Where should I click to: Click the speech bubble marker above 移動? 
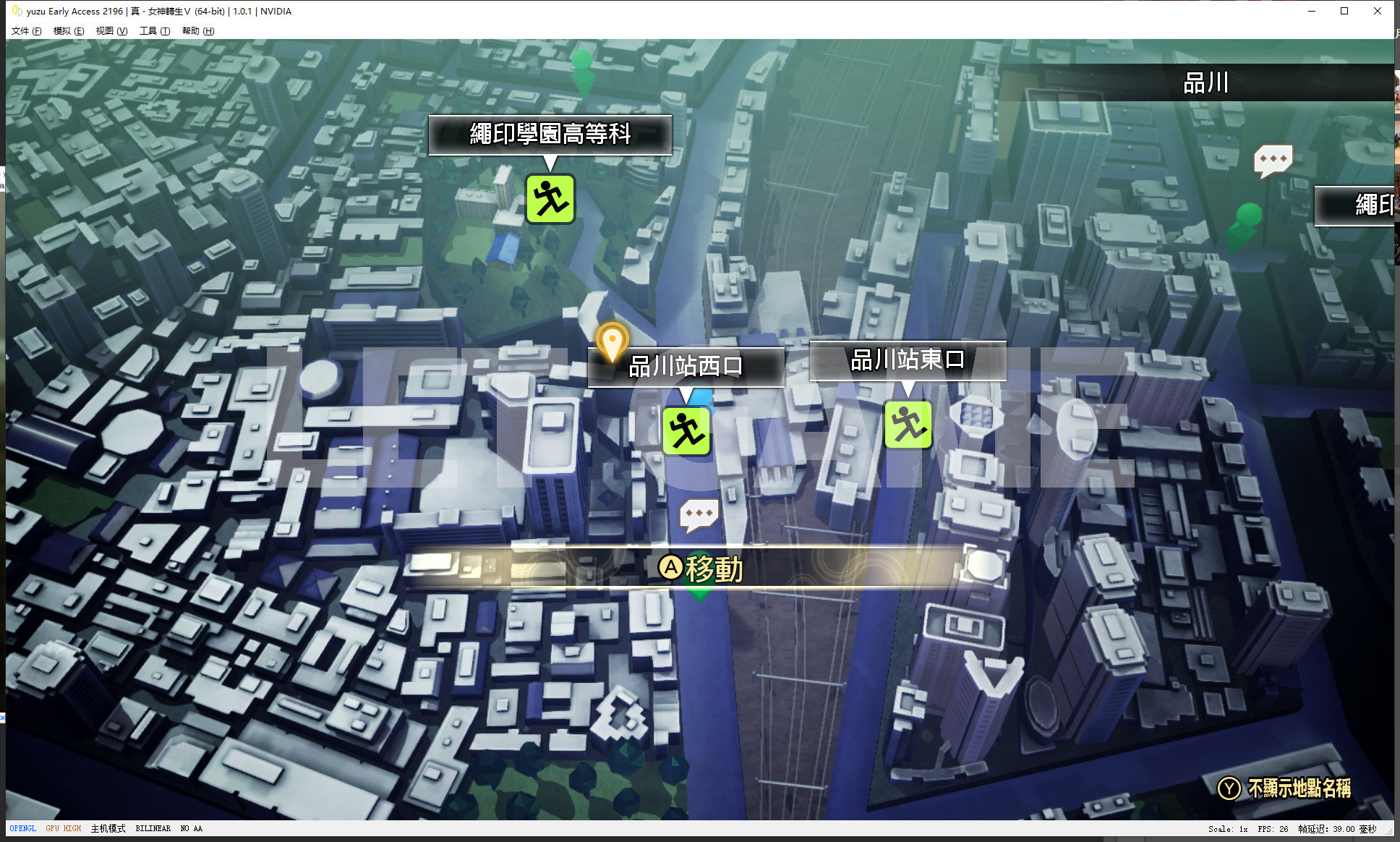tap(699, 515)
